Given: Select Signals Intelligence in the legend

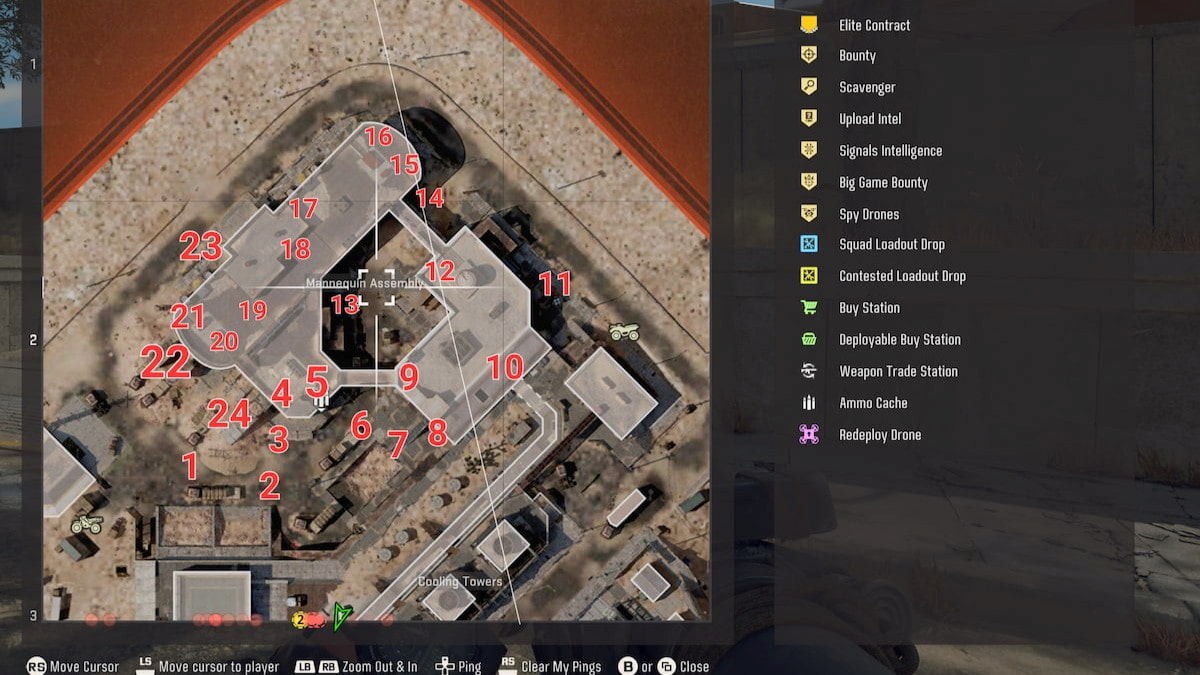Looking at the screenshot, I should point(890,151).
